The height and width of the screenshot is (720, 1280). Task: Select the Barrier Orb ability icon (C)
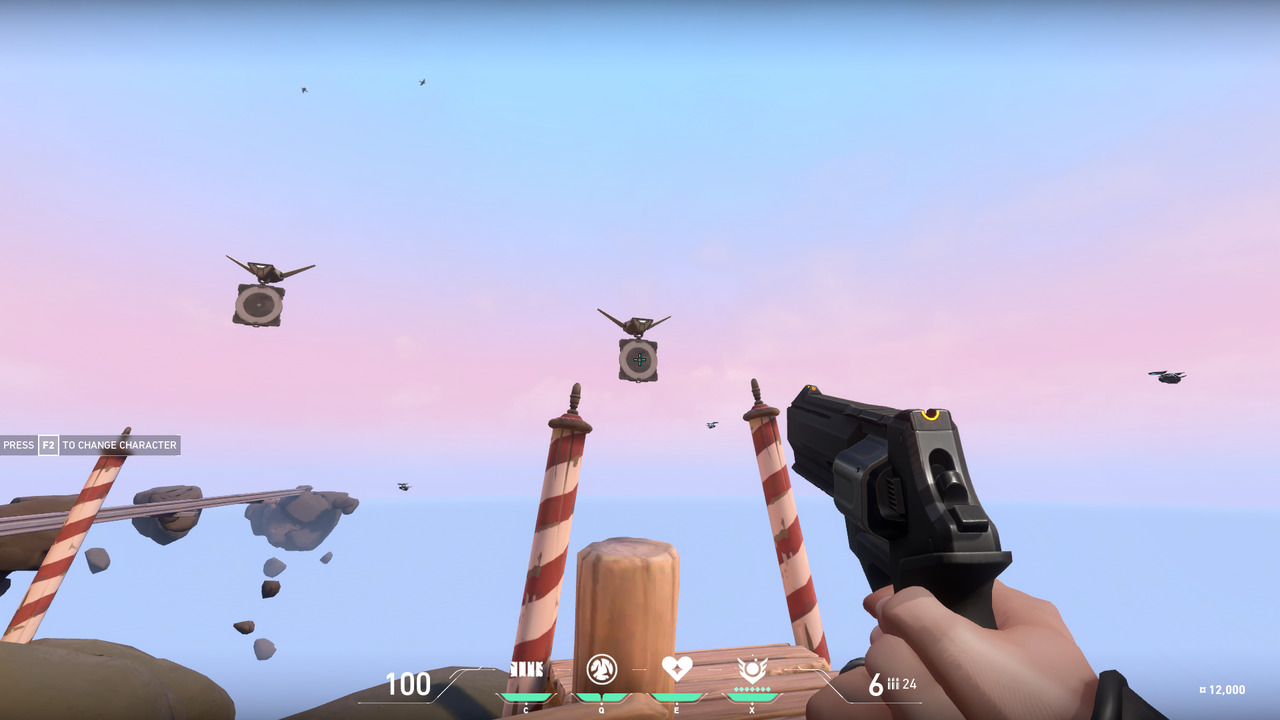pos(525,667)
